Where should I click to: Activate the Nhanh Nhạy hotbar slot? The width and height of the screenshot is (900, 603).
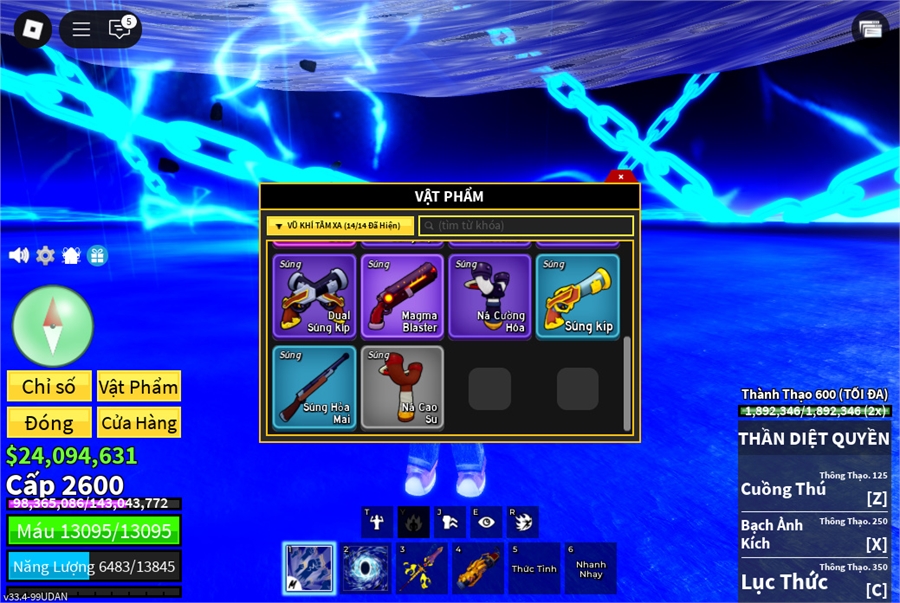591,568
